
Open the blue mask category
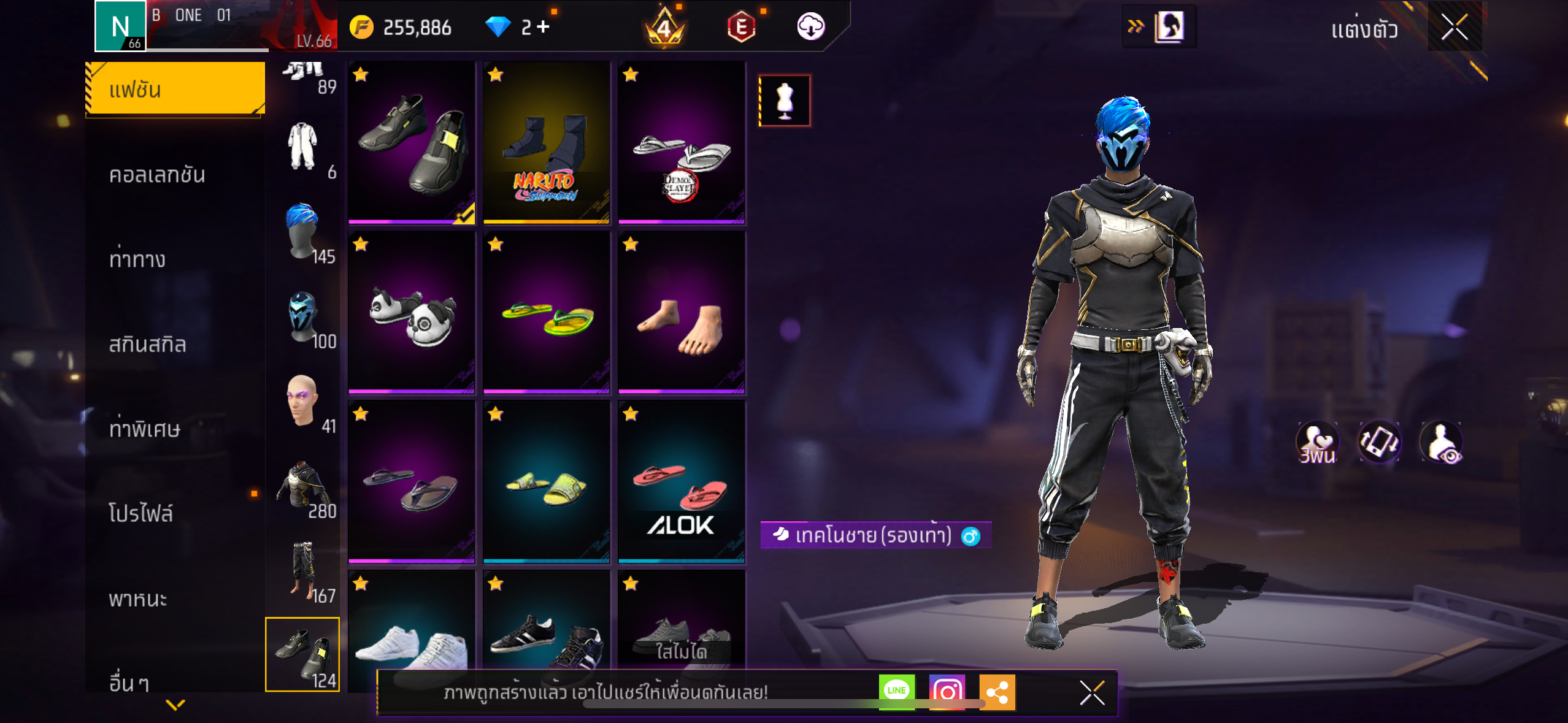[302, 317]
